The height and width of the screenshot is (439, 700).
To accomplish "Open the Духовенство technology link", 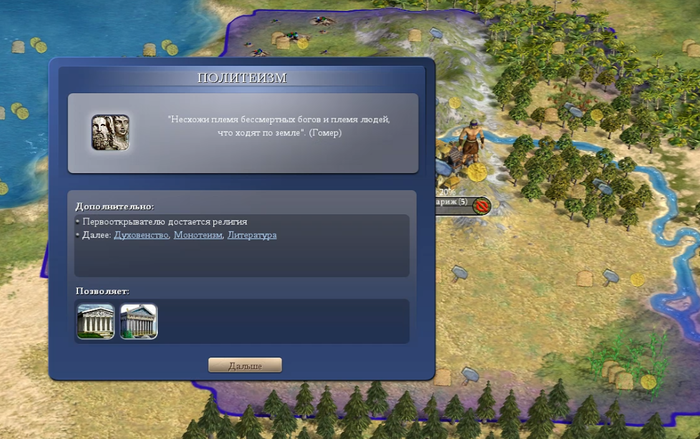I will point(140,235).
